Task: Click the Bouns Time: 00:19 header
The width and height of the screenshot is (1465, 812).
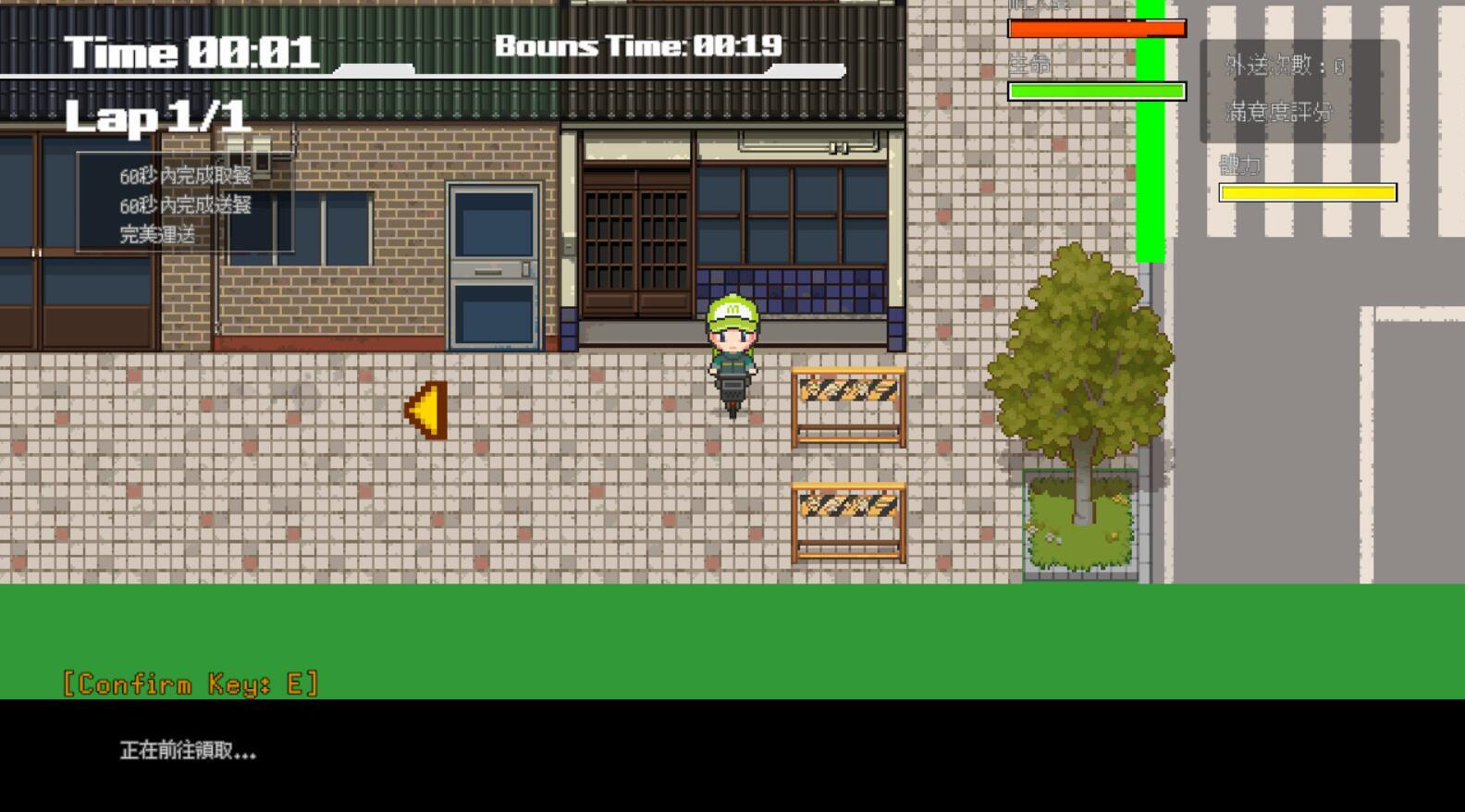Action: 638,46
